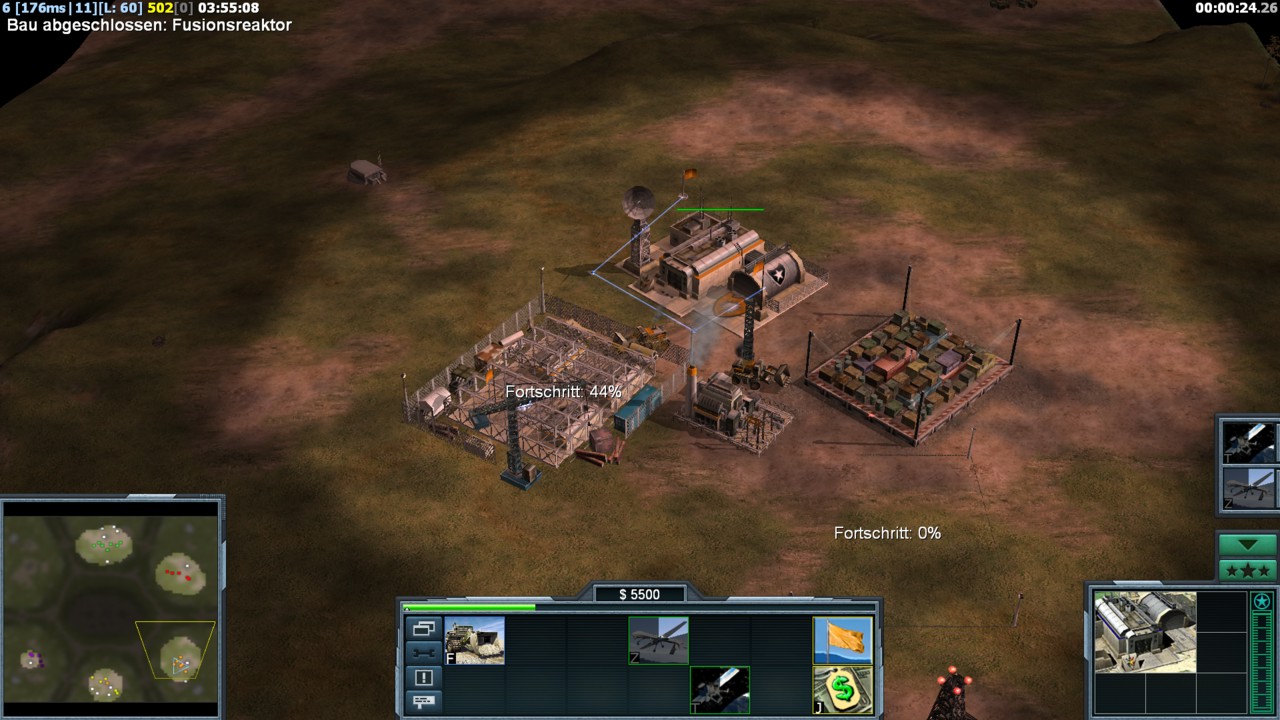Use the Spy Satellite scan in command bar

coord(719,690)
